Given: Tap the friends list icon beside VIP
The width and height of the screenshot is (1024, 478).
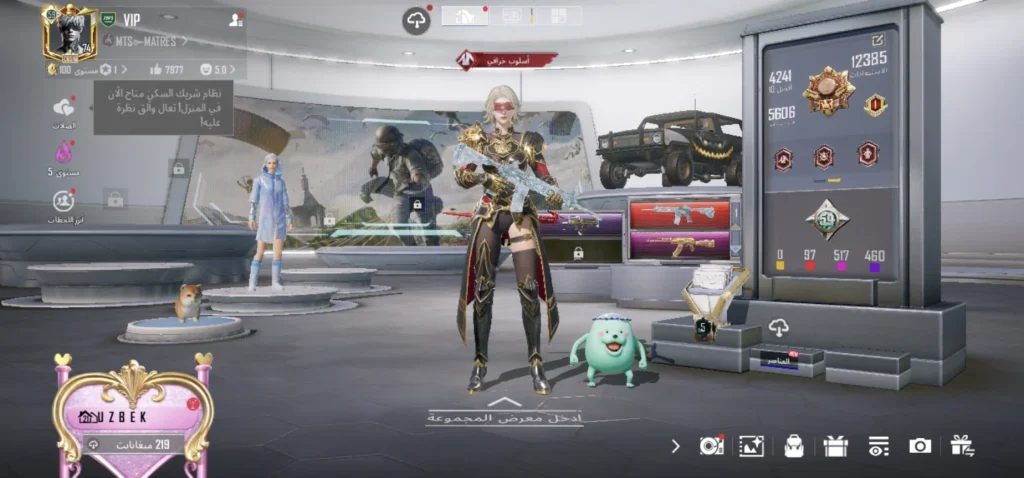Looking at the screenshot, I should pos(236,19).
